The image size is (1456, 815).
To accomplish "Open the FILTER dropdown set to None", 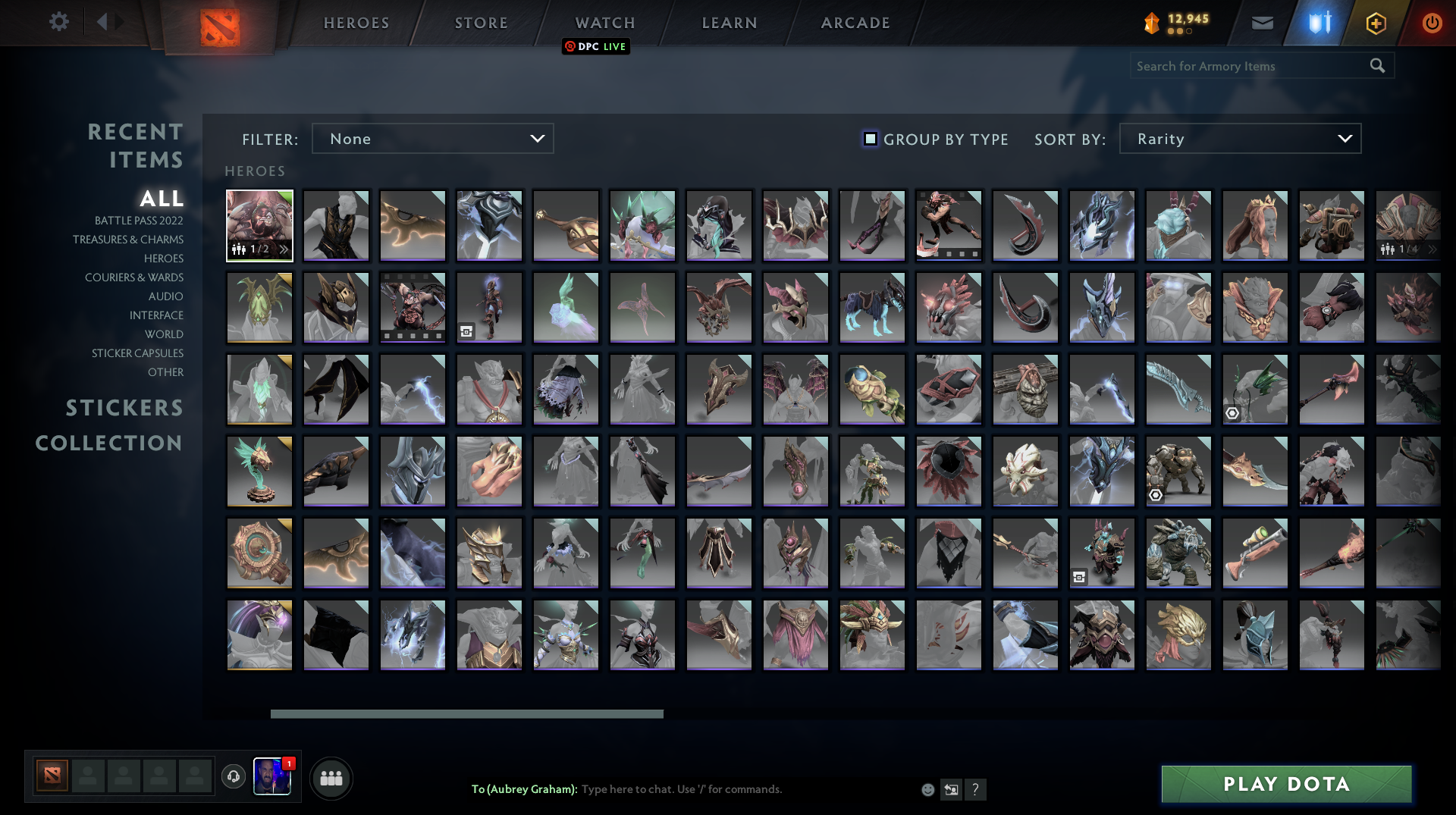I will tap(432, 138).
